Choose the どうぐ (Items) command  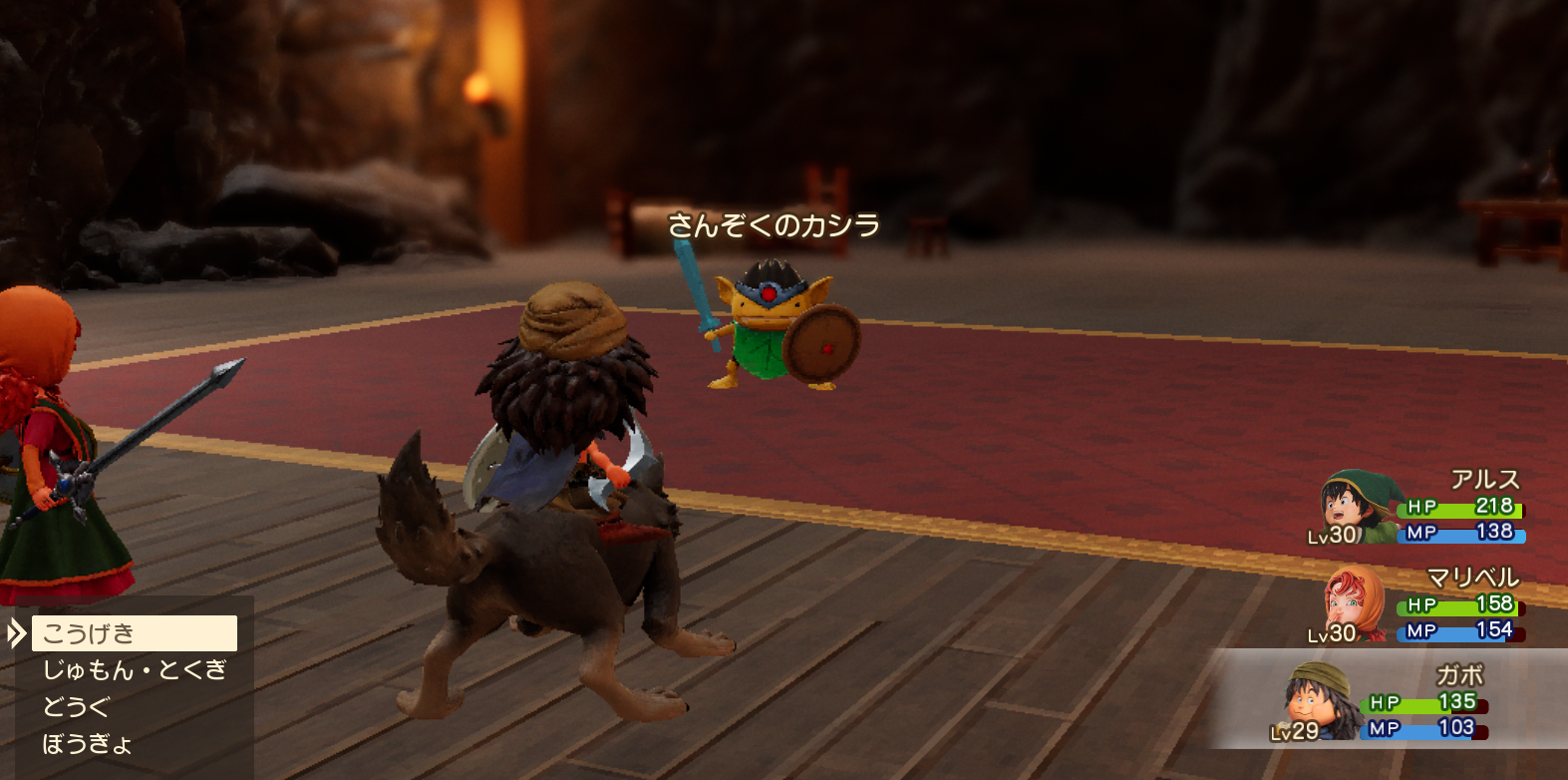[x=76, y=707]
